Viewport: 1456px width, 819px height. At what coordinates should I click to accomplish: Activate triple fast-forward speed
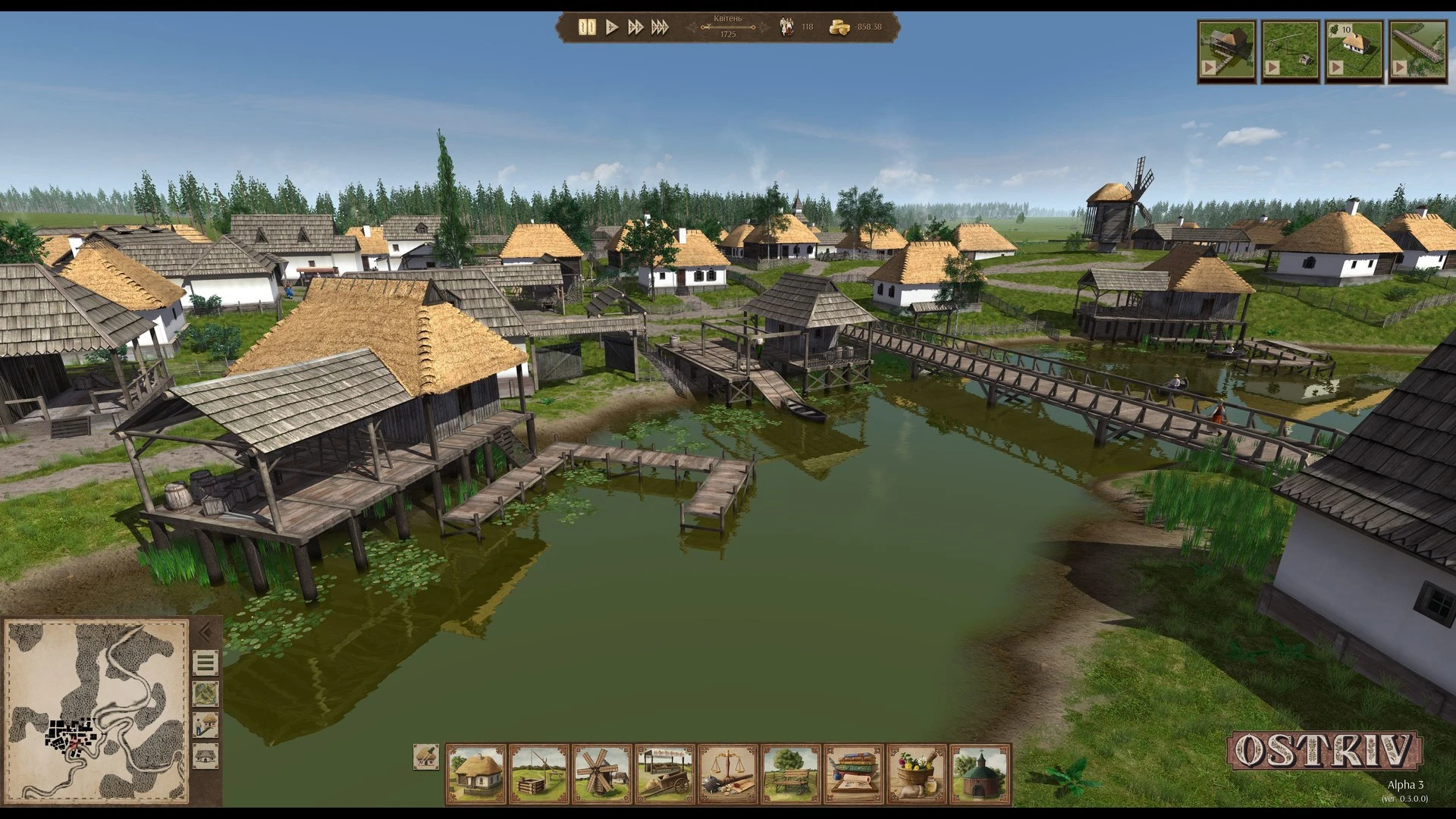(x=661, y=27)
